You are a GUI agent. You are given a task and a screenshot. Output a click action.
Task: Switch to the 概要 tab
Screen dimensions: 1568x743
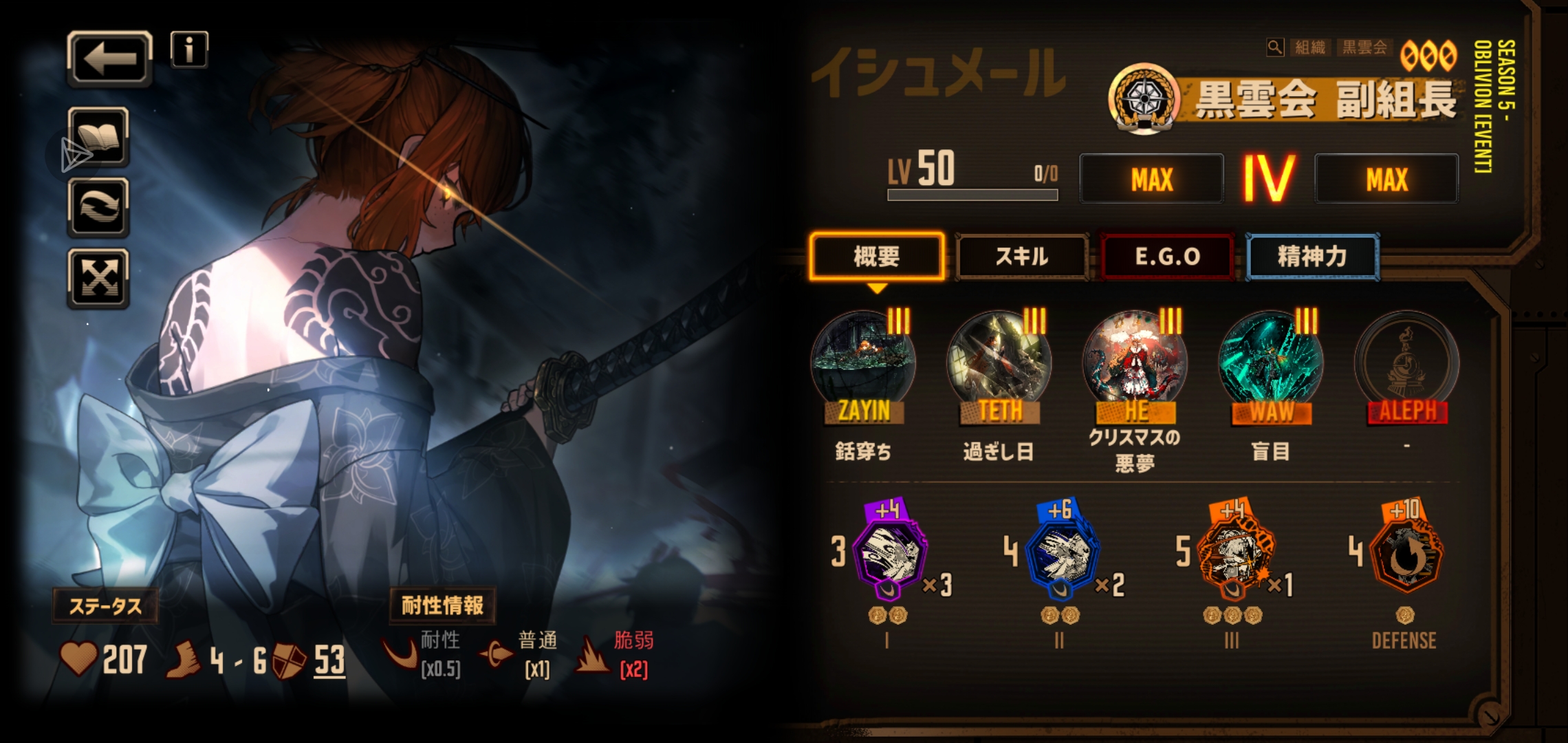click(x=877, y=257)
